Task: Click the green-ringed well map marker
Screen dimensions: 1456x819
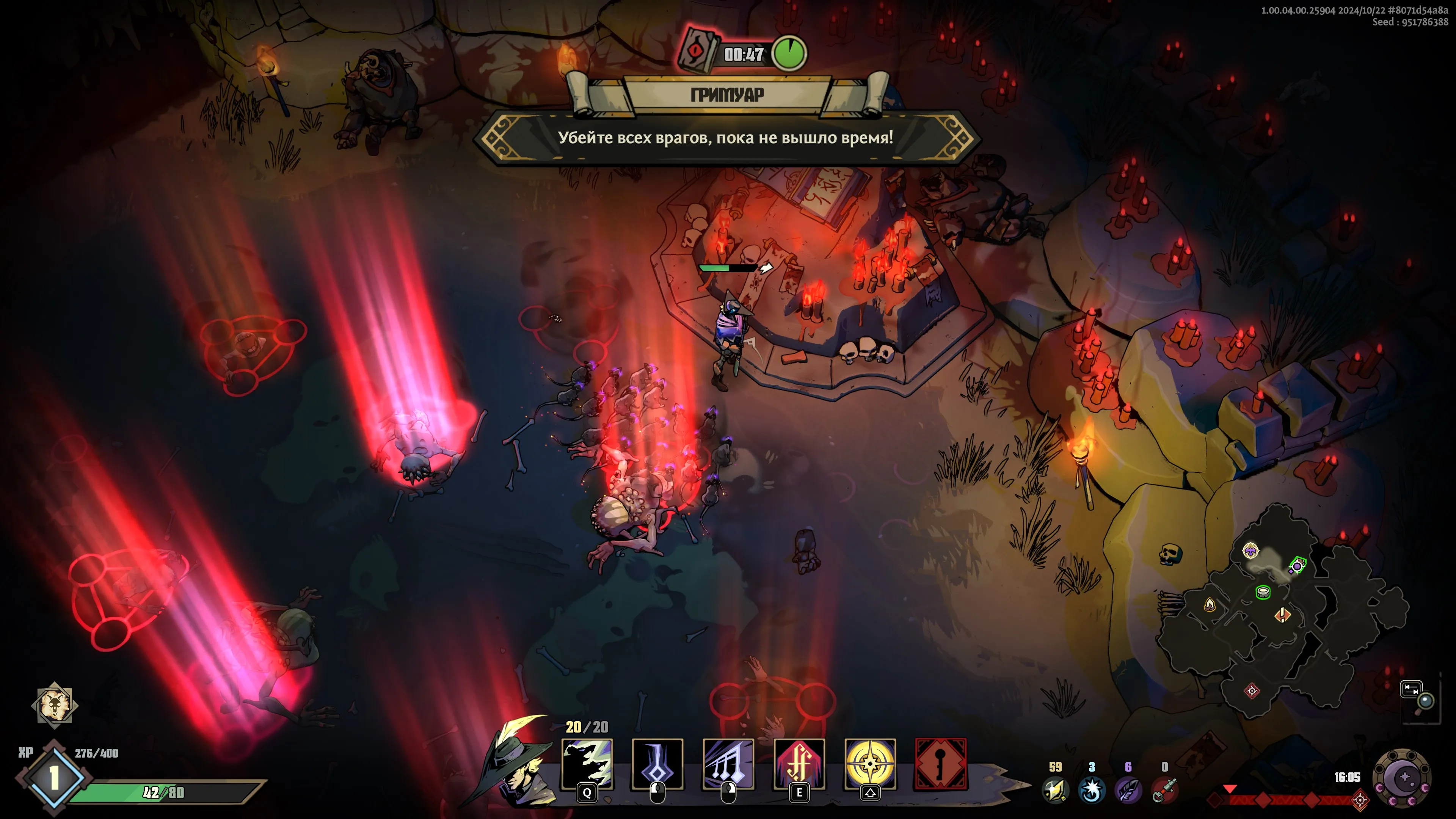Action: pyautogui.click(x=1263, y=592)
